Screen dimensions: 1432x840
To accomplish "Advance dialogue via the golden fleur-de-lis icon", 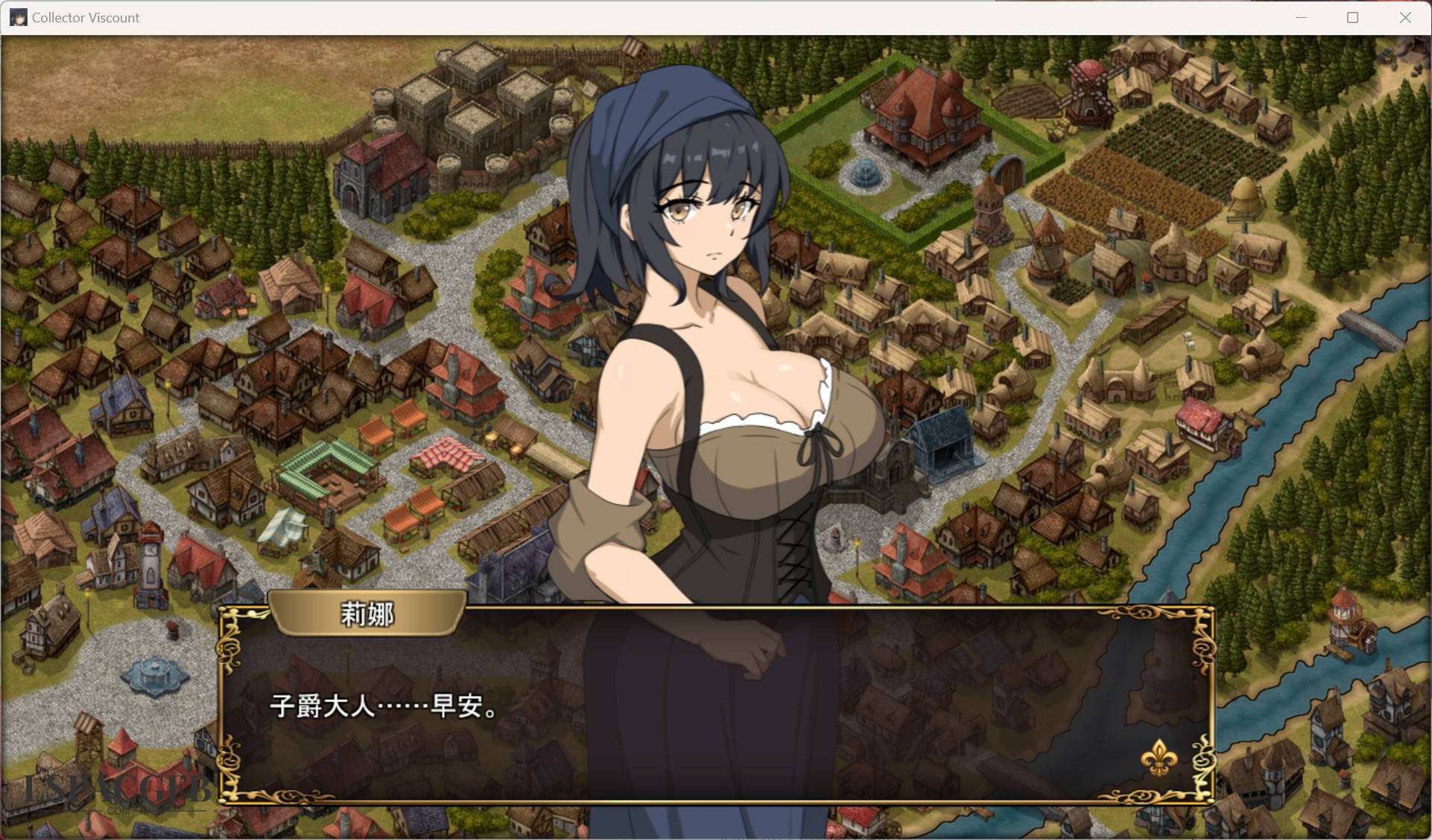I will [x=1159, y=757].
